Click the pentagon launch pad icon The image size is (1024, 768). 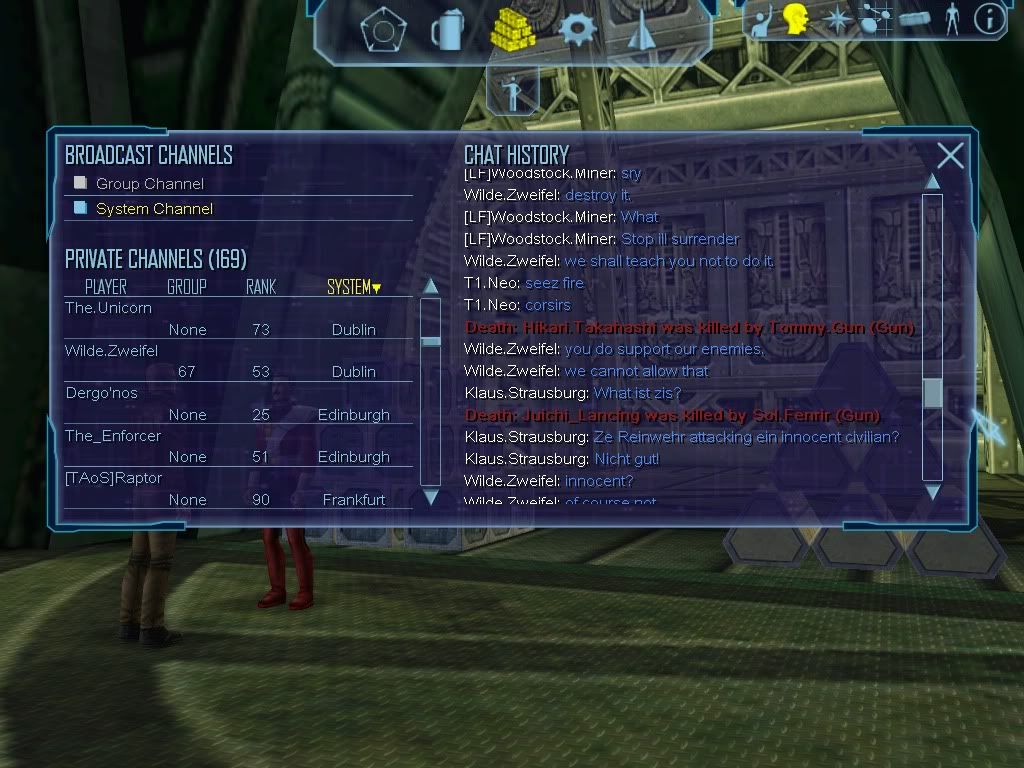pos(381,30)
